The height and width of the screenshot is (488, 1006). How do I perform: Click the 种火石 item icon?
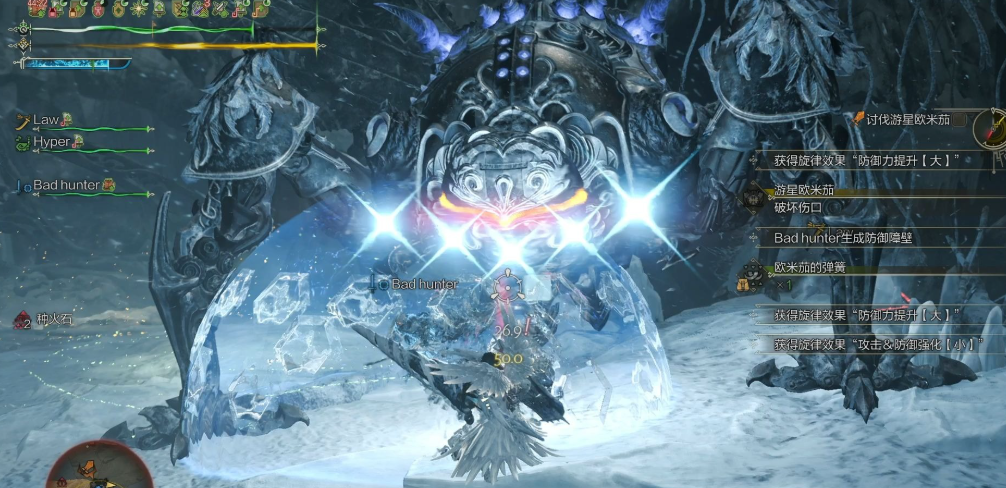22,320
